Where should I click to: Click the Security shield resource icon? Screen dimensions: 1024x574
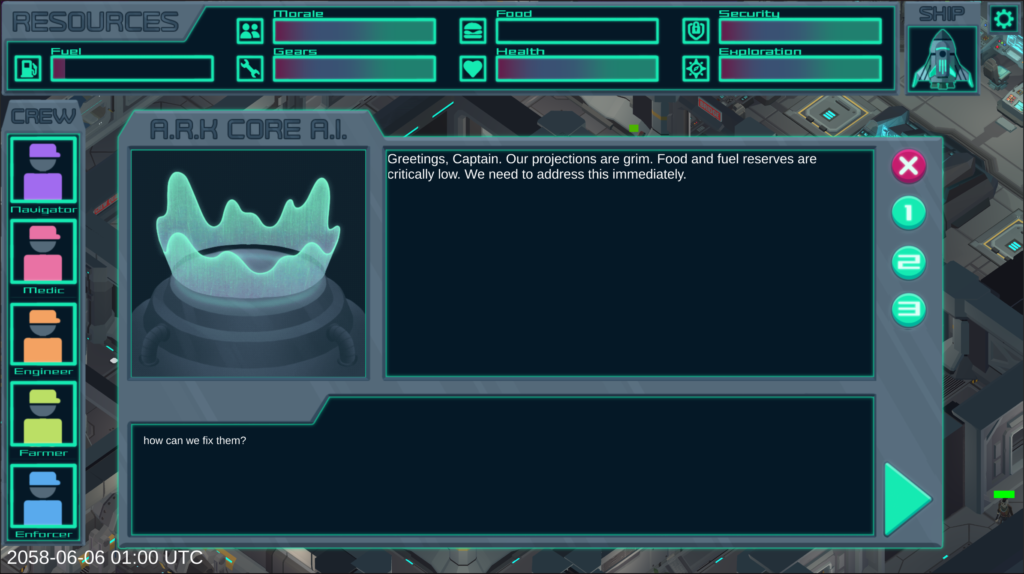(696, 31)
